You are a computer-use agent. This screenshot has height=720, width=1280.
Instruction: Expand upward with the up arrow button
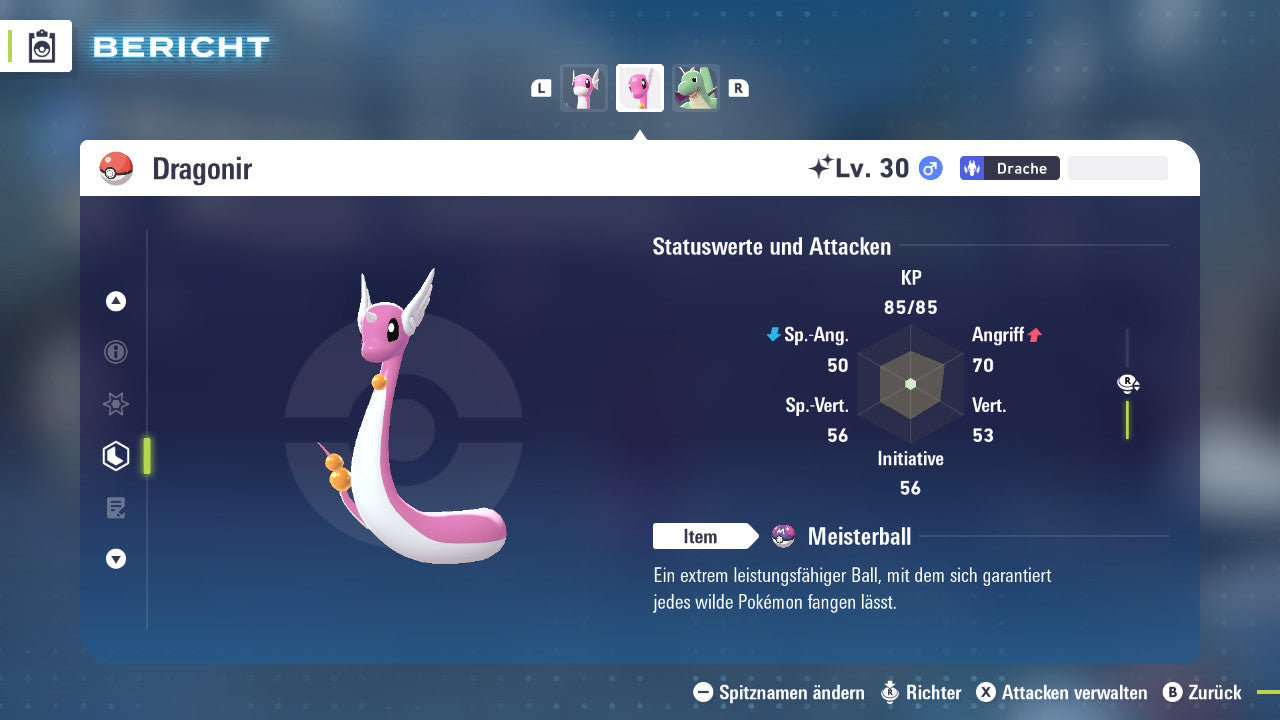(x=115, y=301)
